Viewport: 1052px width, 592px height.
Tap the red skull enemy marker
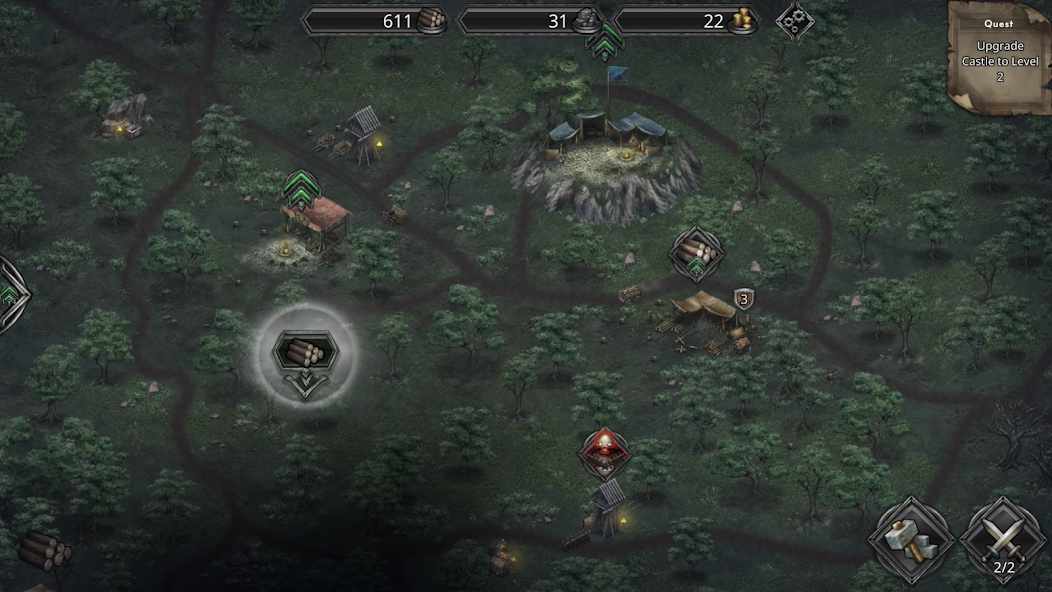605,451
